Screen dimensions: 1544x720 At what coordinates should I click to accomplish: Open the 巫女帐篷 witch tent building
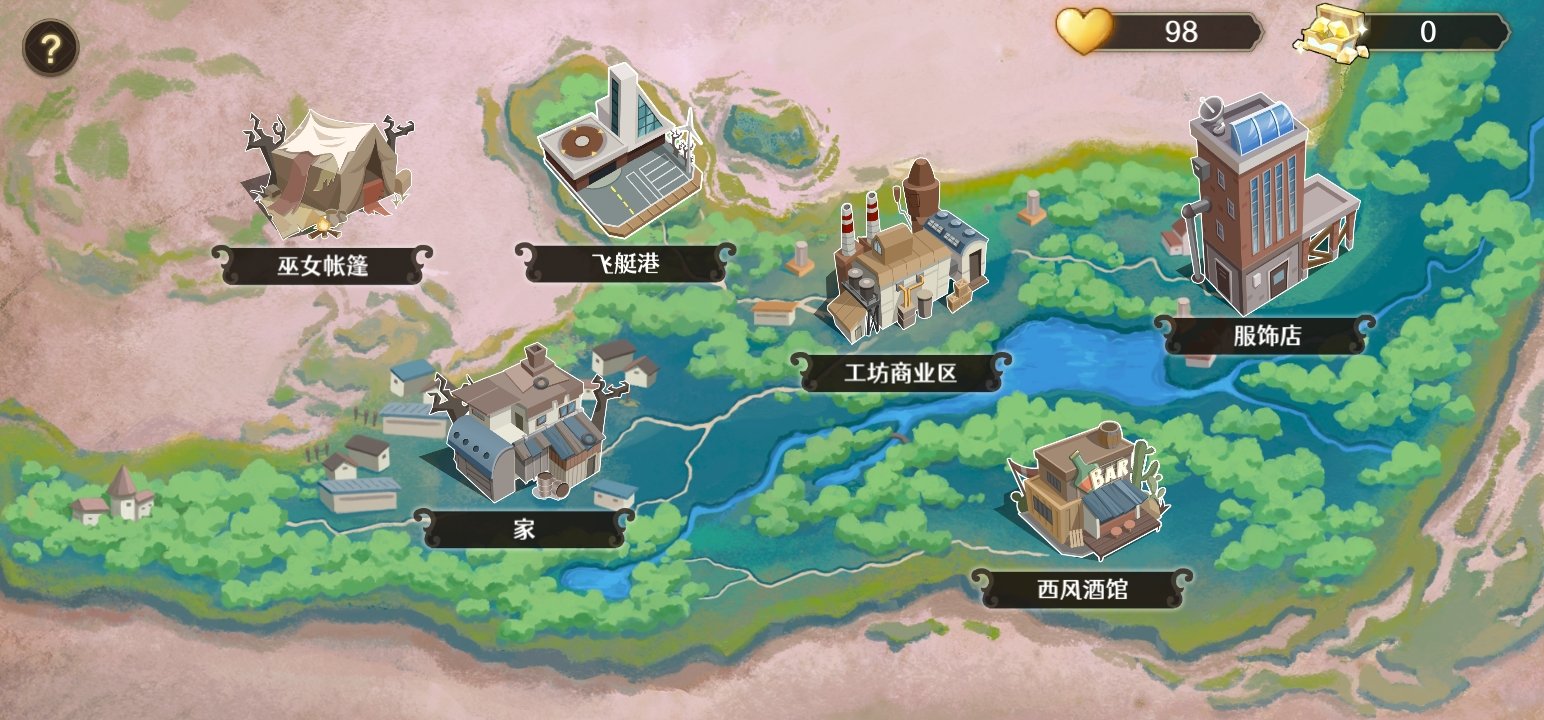click(x=325, y=175)
